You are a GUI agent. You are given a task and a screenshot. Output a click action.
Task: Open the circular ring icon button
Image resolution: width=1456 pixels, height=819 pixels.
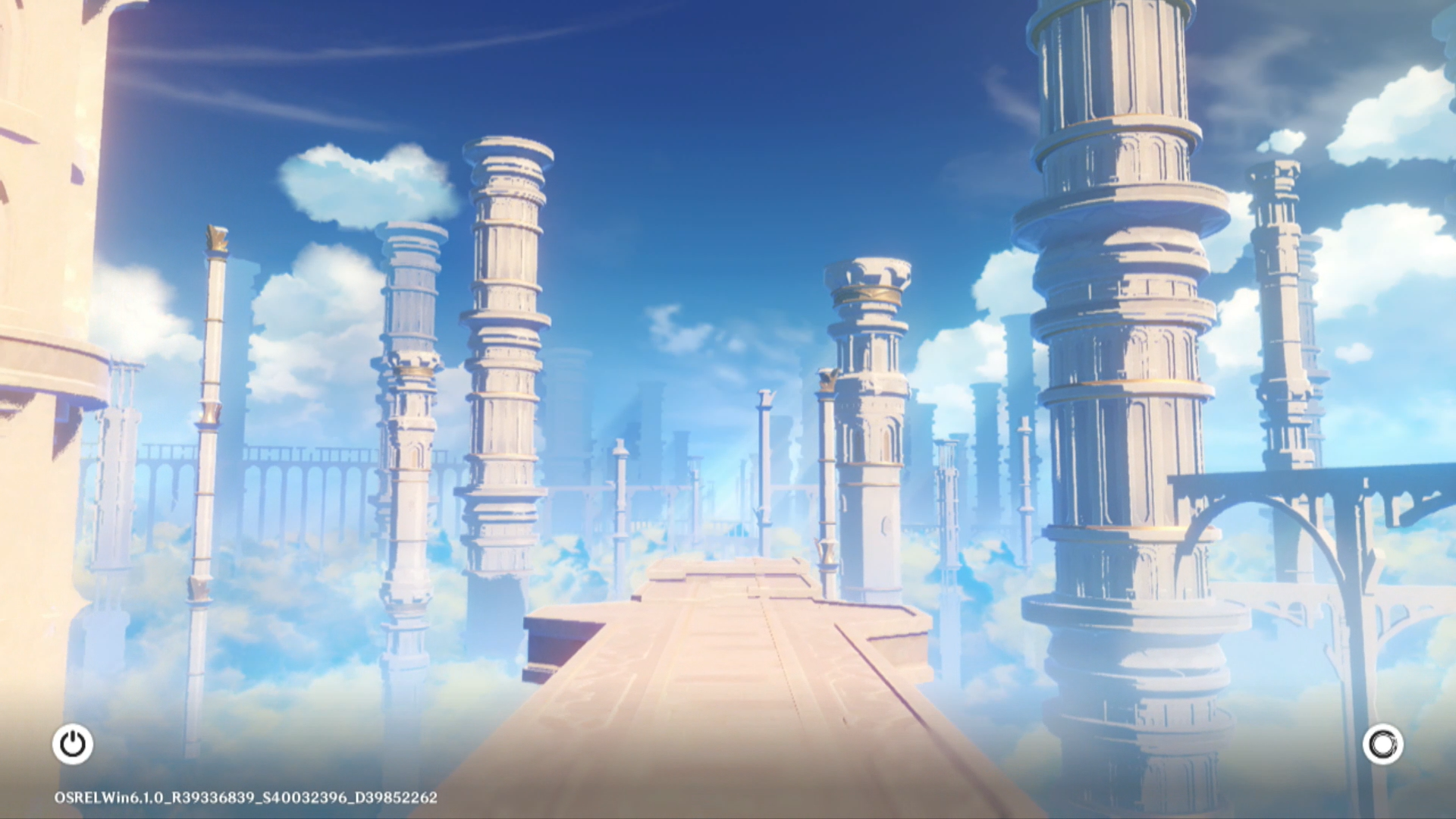pos(1382,744)
